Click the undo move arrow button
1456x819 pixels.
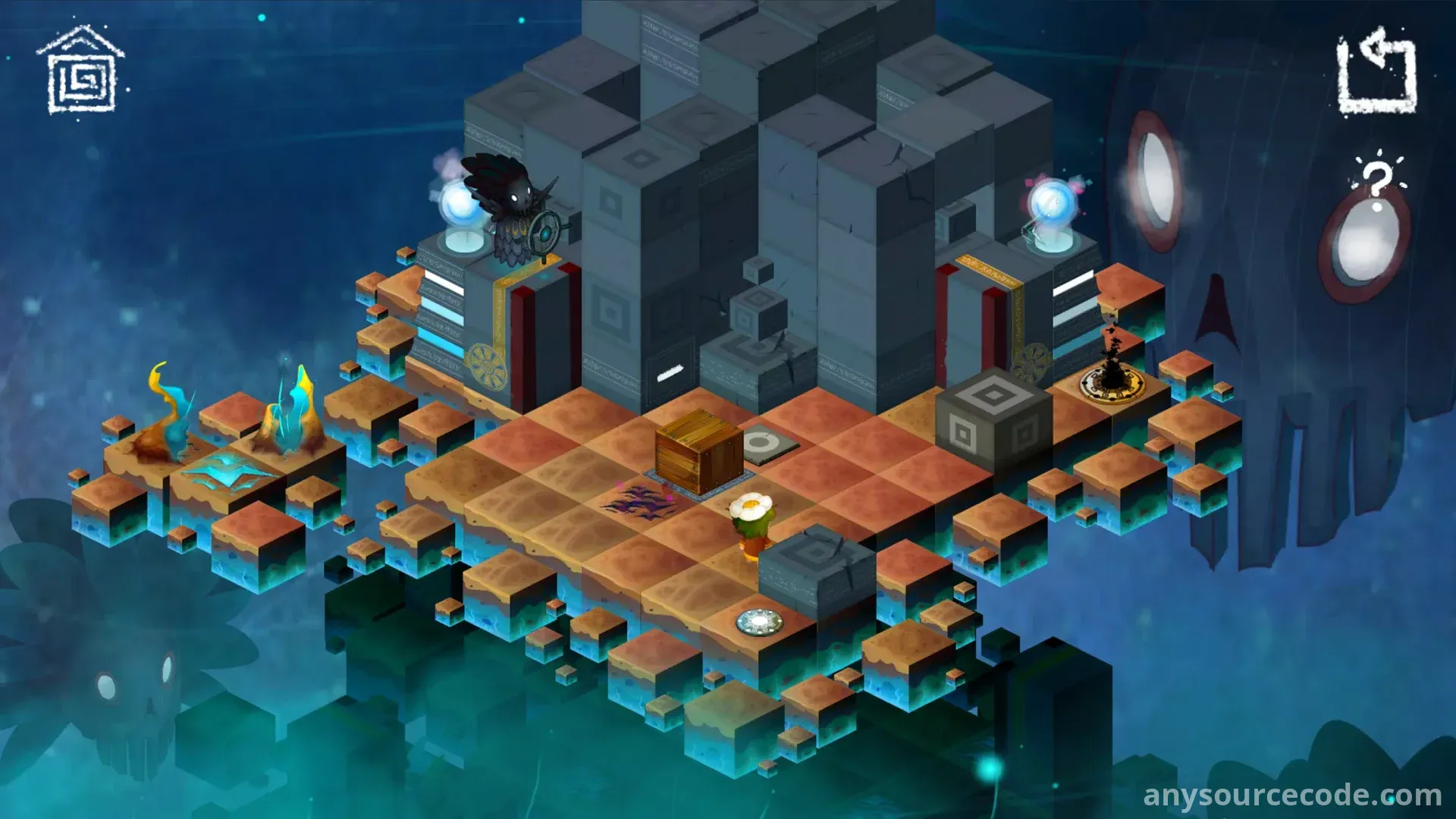point(1377,73)
